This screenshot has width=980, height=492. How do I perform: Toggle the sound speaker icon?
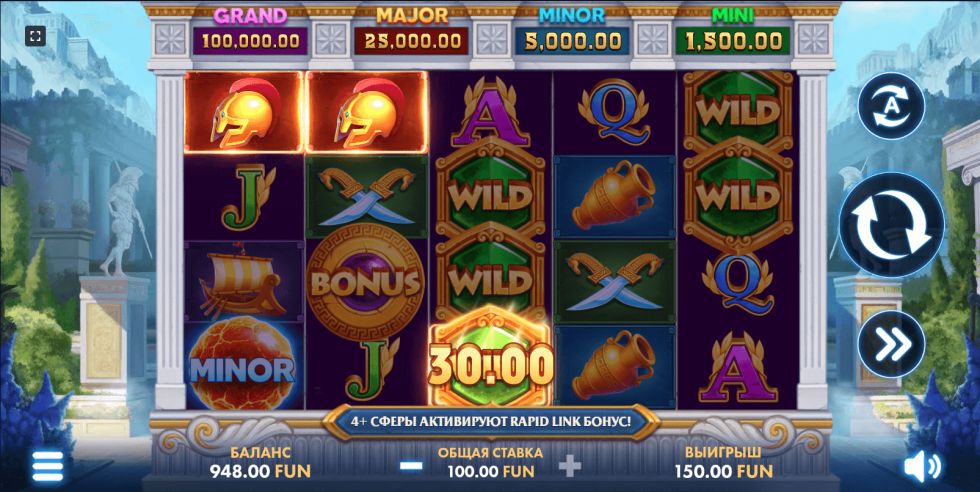pyautogui.click(x=921, y=466)
